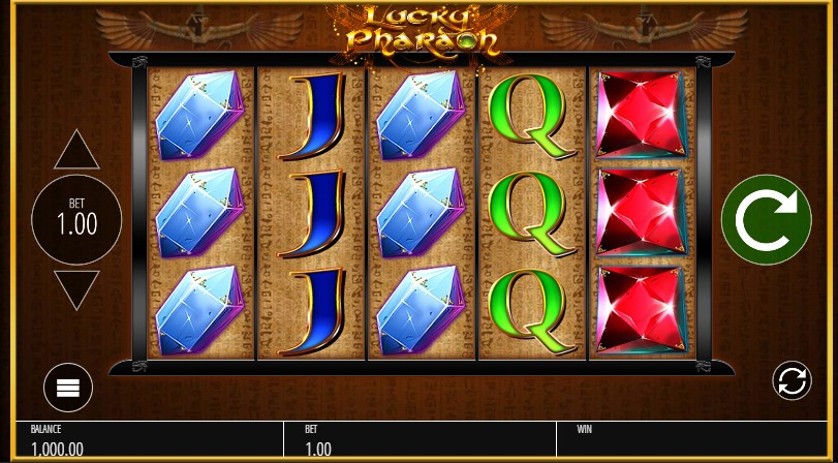The width and height of the screenshot is (838, 463).
Task: Open the hamburger menu
Action: (68, 387)
